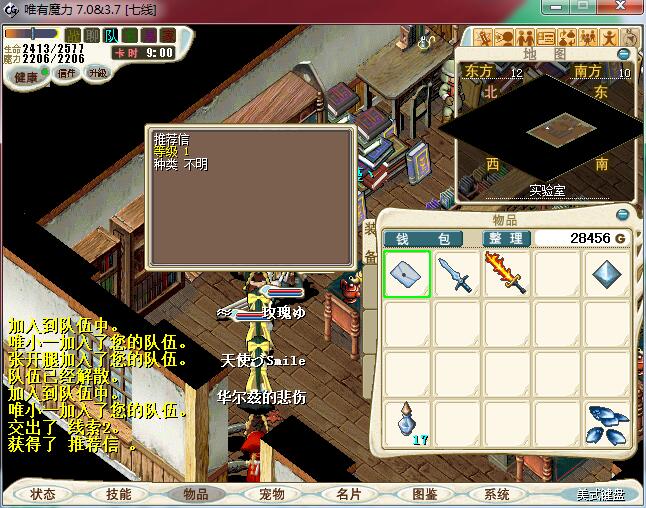Select the flaming sword inventory slot

(506, 274)
